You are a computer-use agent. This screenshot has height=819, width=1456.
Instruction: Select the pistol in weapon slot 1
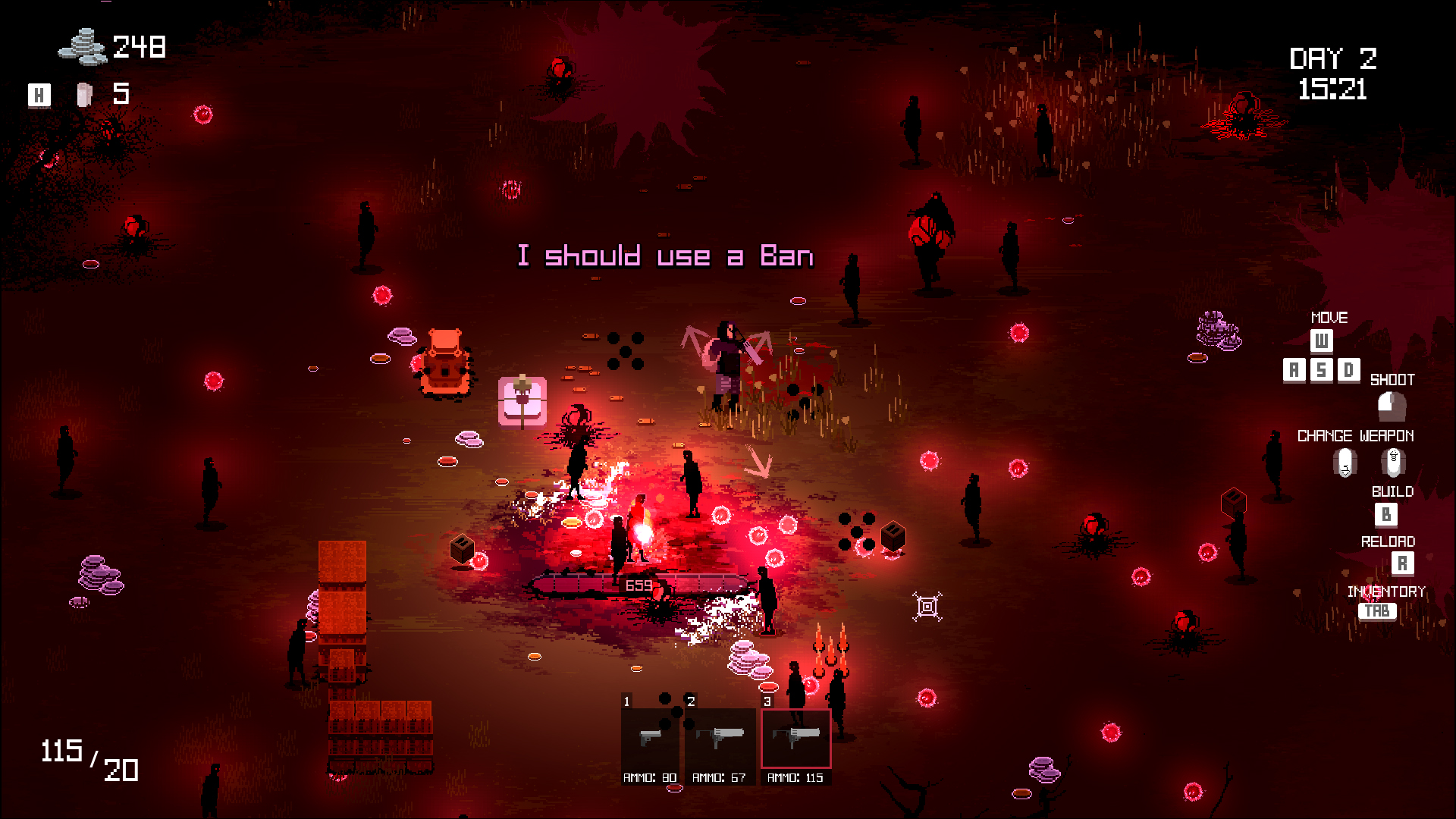tap(650, 738)
